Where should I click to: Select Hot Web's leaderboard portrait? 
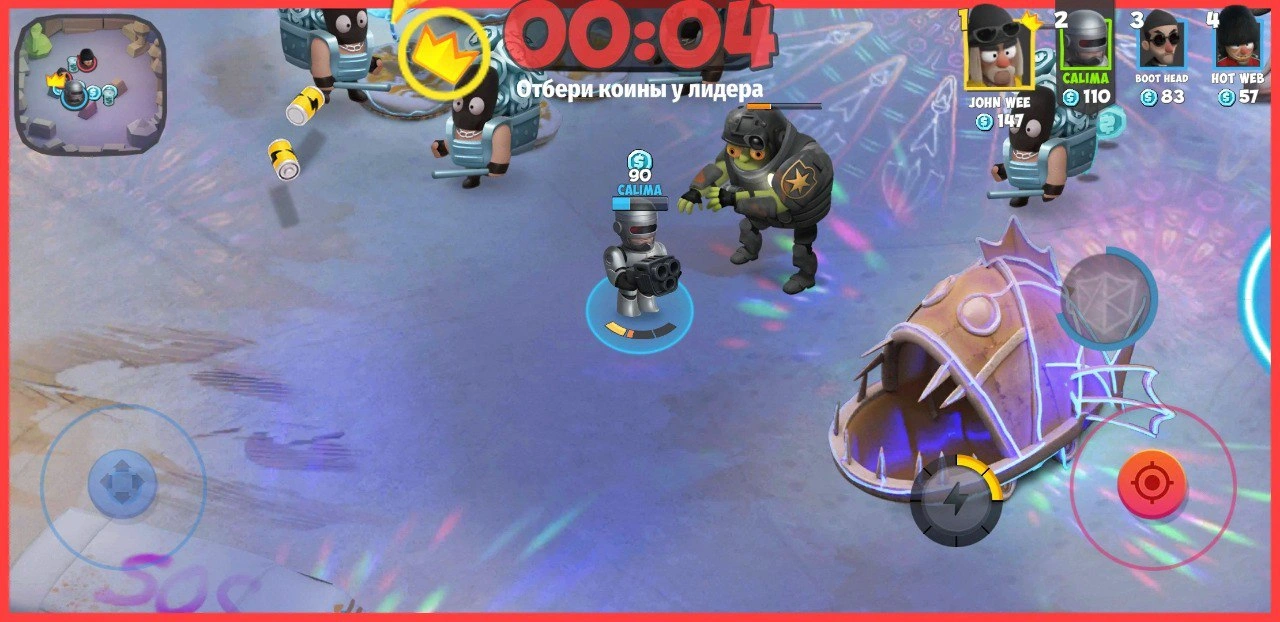coord(1237,38)
